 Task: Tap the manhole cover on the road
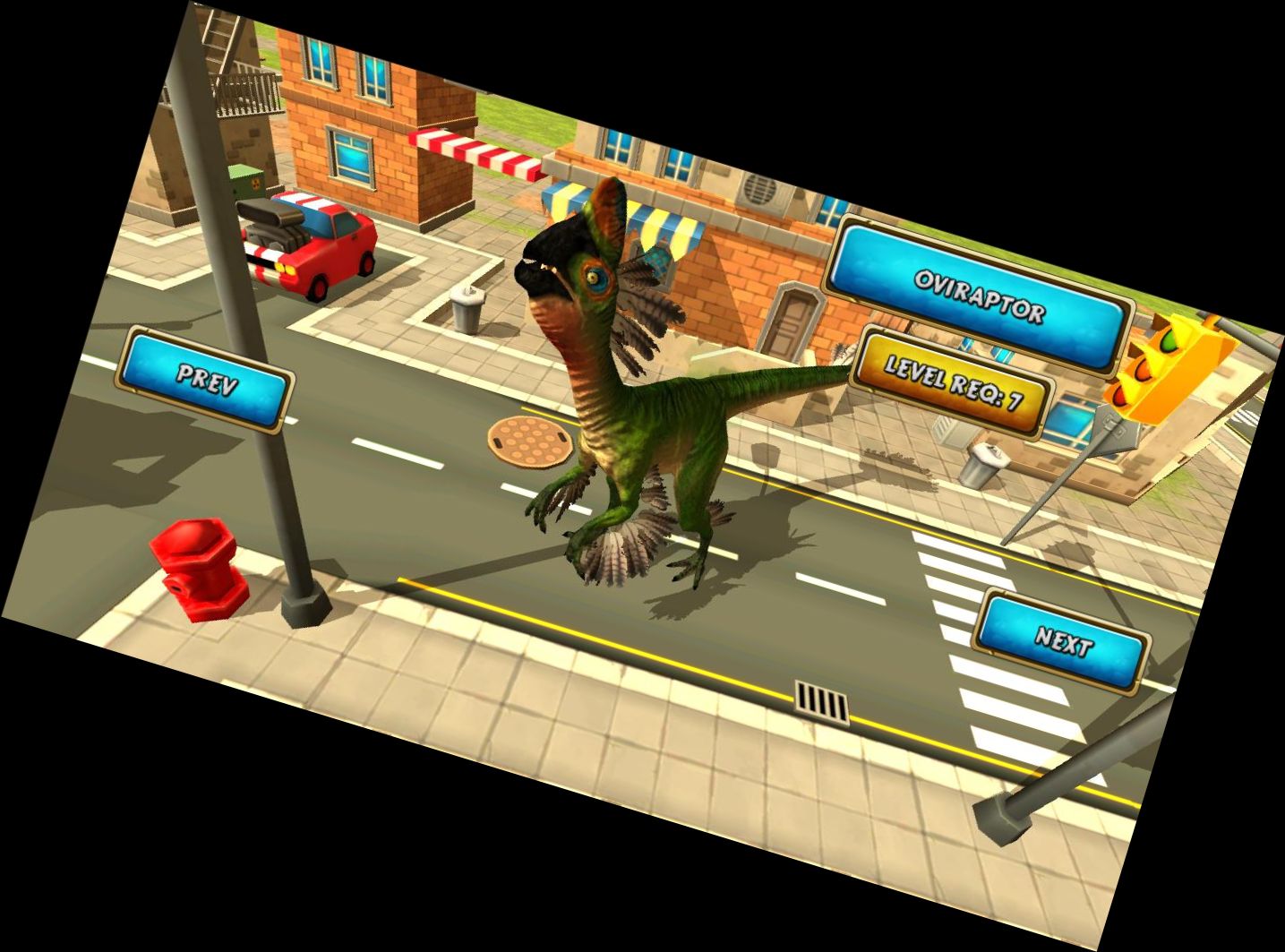528,441
